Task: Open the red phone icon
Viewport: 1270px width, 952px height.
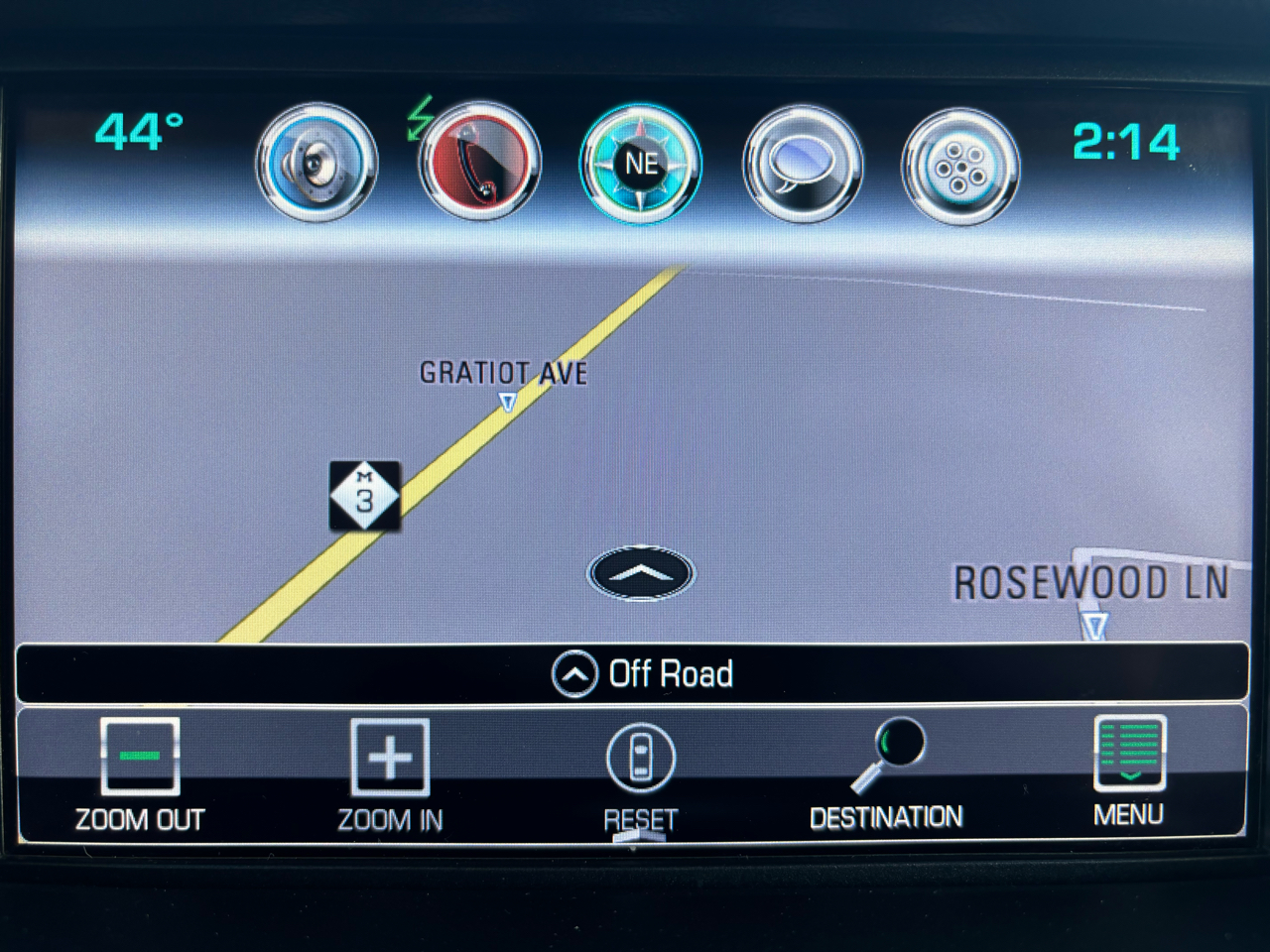Action: (x=480, y=163)
